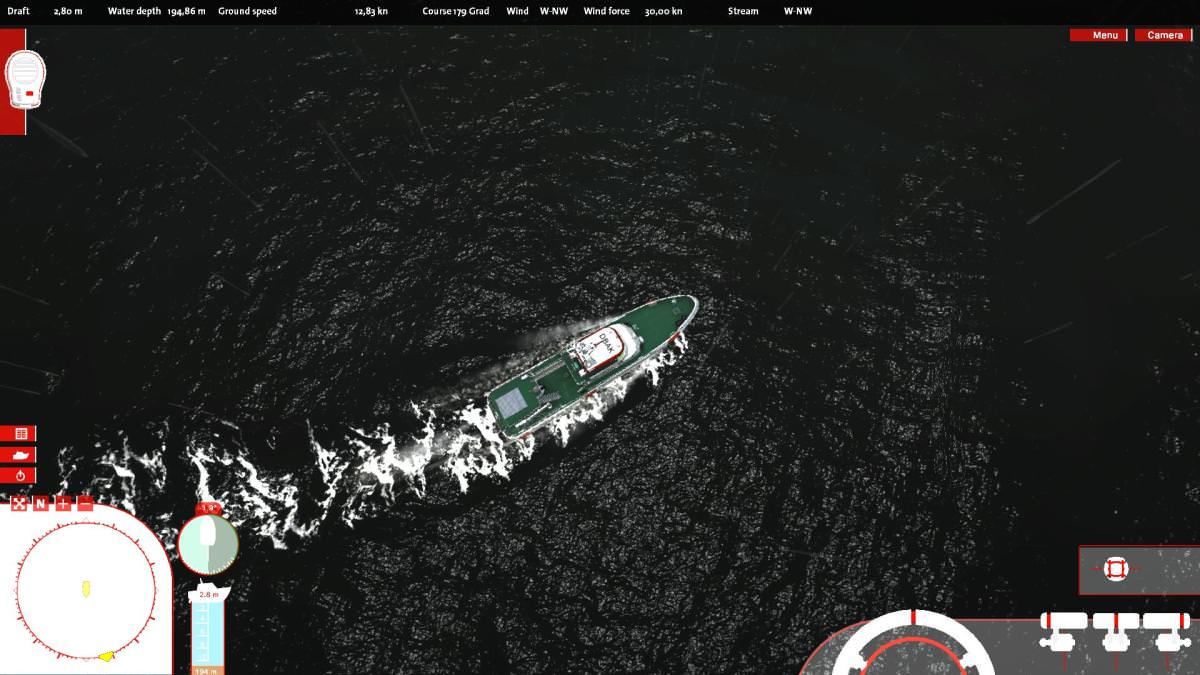Switch view with the Camera button

click(1163, 35)
